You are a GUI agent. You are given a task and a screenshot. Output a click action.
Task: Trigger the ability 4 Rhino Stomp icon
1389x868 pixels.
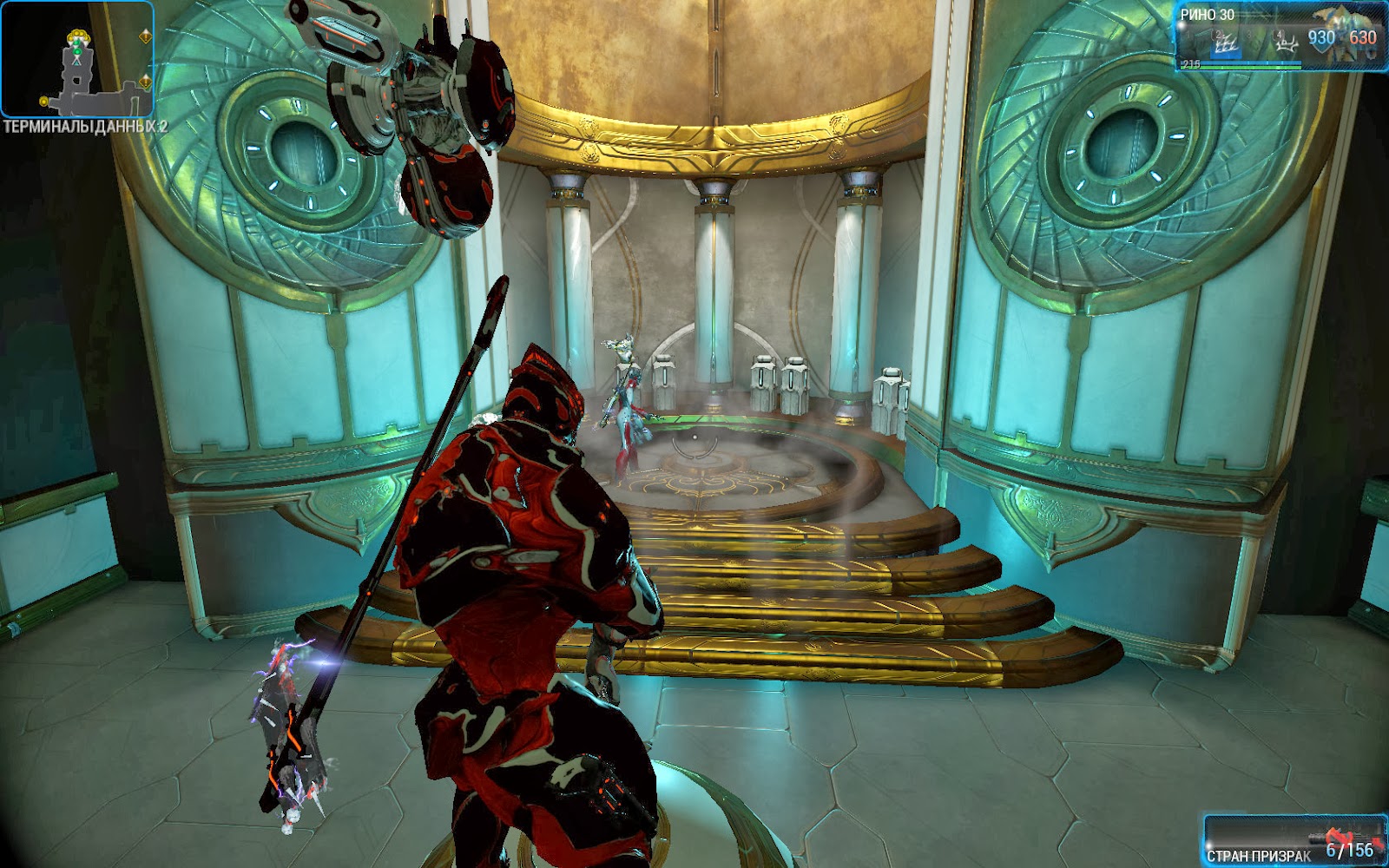tap(1286, 41)
